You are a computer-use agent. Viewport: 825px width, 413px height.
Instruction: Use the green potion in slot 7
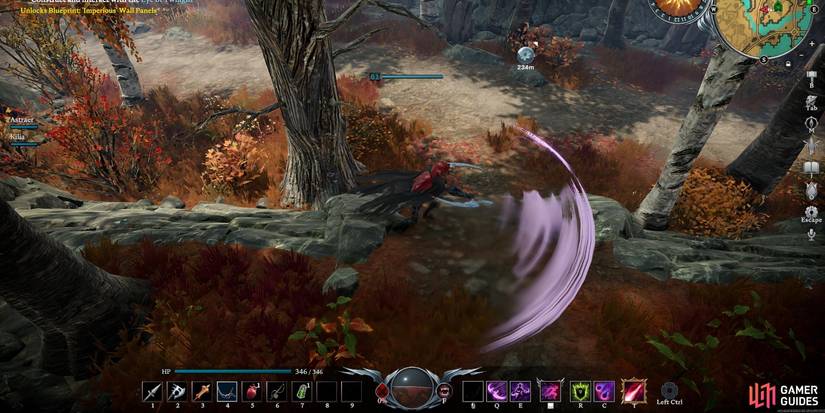pyautogui.click(x=301, y=391)
